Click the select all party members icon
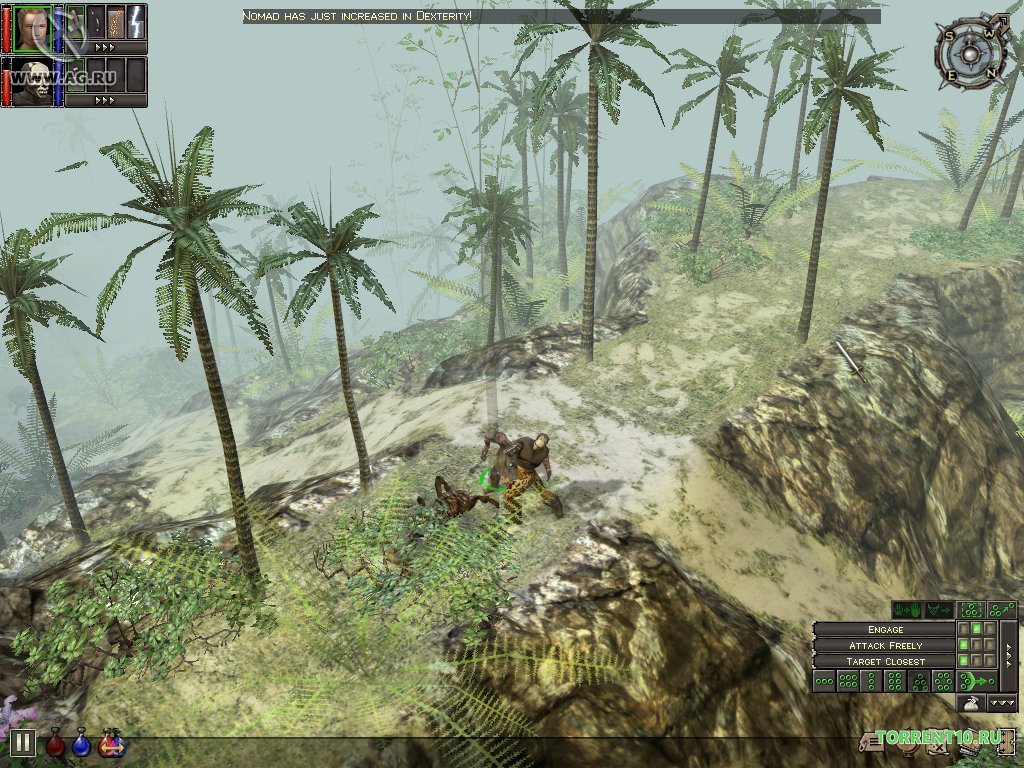This screenshot has height=768, width=1024. [970, 609]
